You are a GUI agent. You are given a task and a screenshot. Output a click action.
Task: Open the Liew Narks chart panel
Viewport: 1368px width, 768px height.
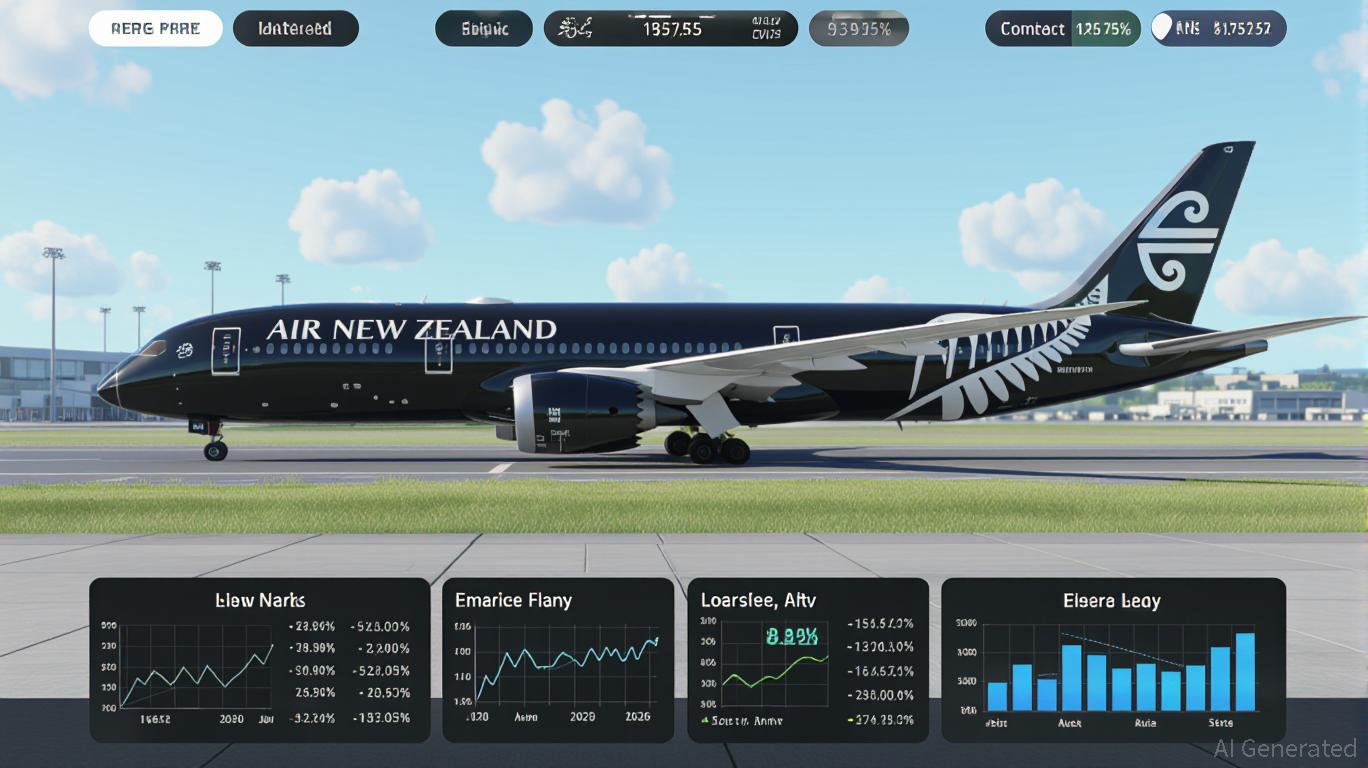[260, 660]
